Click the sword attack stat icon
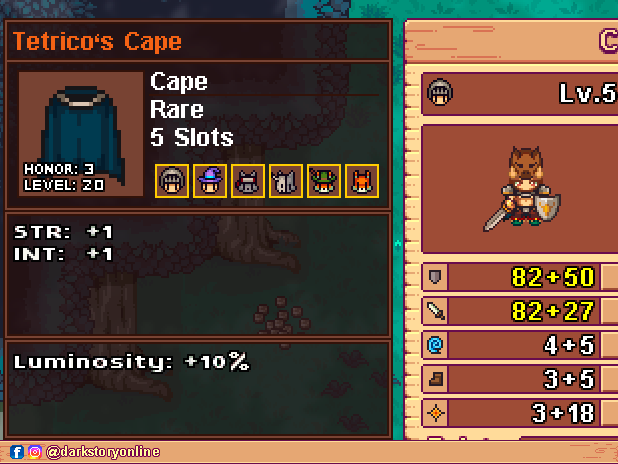618x464 pixels. click(436, 310)
